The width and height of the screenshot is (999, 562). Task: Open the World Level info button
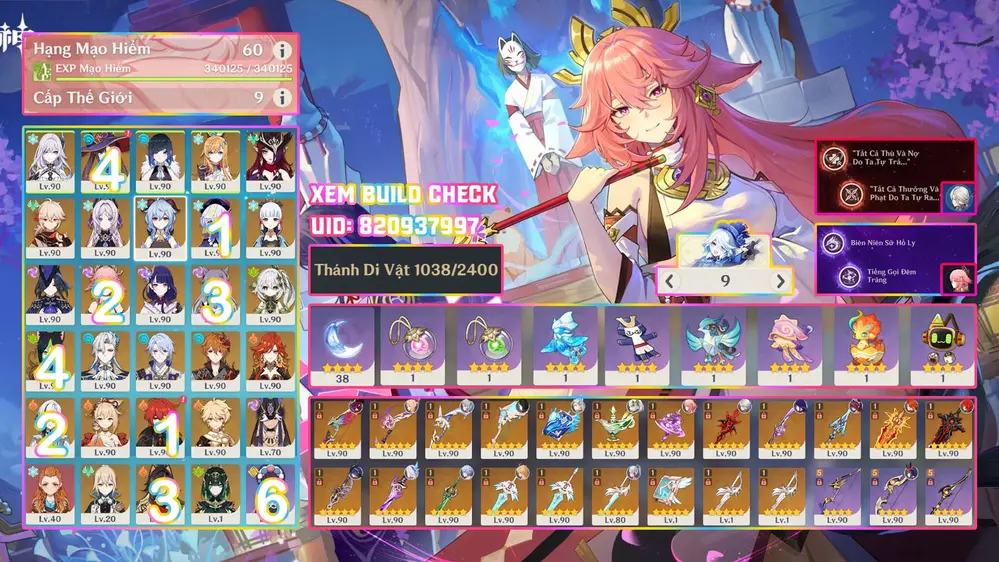click(283, 97)
